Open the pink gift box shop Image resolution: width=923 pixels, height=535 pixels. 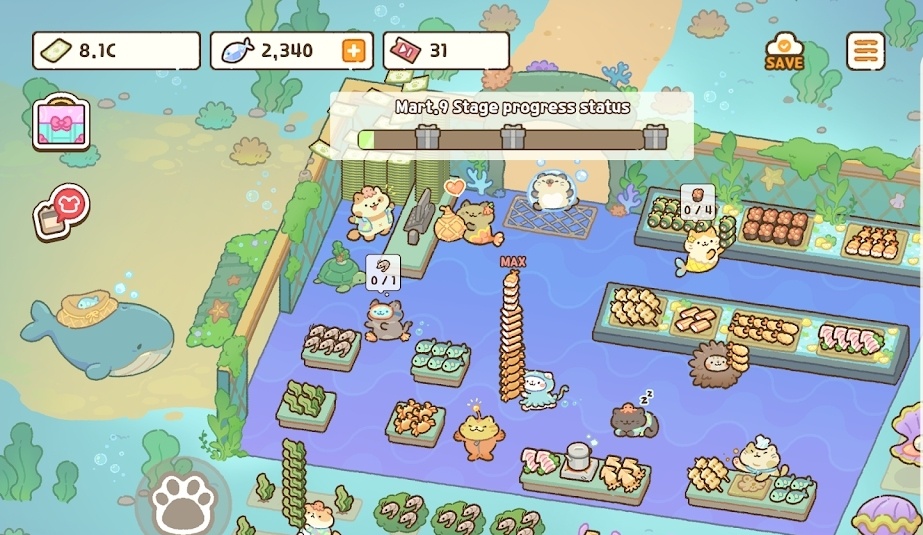[61, 124]
